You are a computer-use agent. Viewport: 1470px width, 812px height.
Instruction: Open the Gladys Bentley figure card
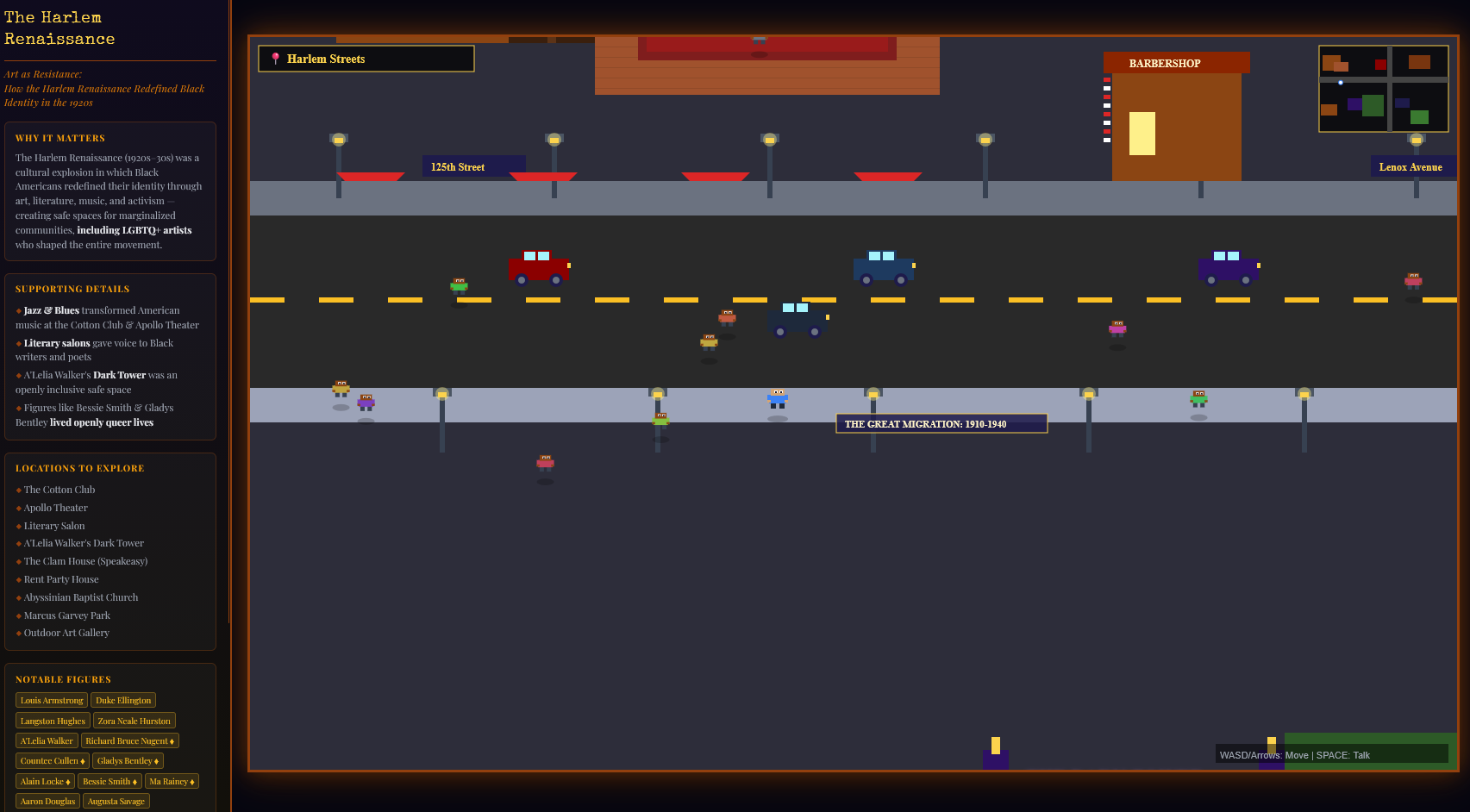[127, 760]
